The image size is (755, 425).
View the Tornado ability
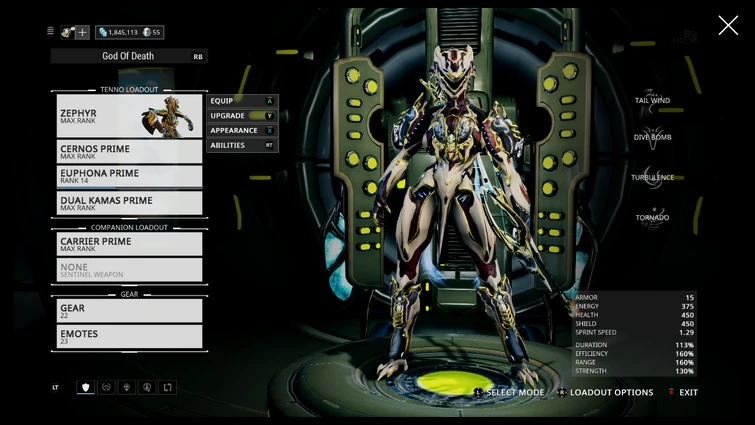(652, 214)
